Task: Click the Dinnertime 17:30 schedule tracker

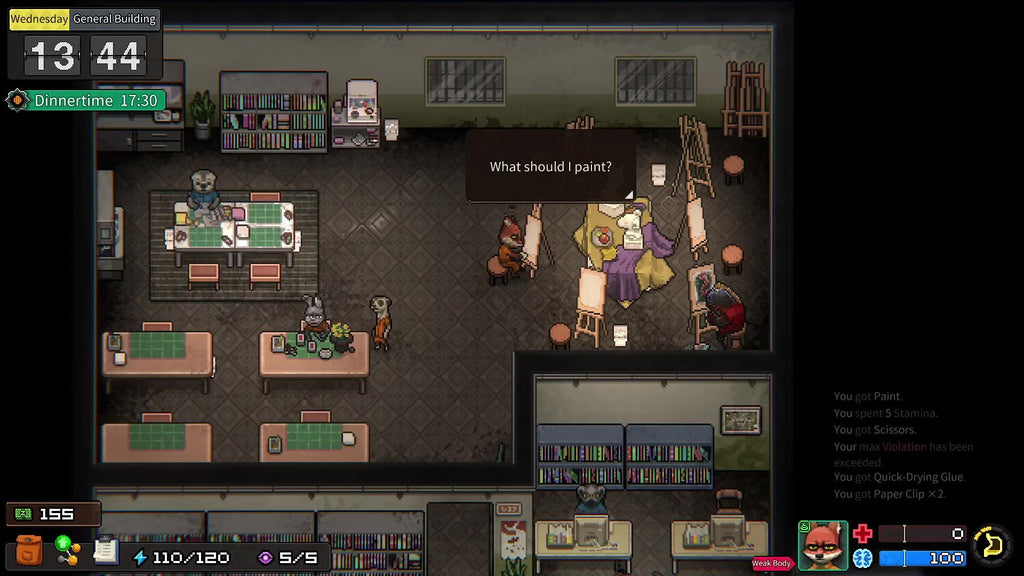Action: coord(85,100)
